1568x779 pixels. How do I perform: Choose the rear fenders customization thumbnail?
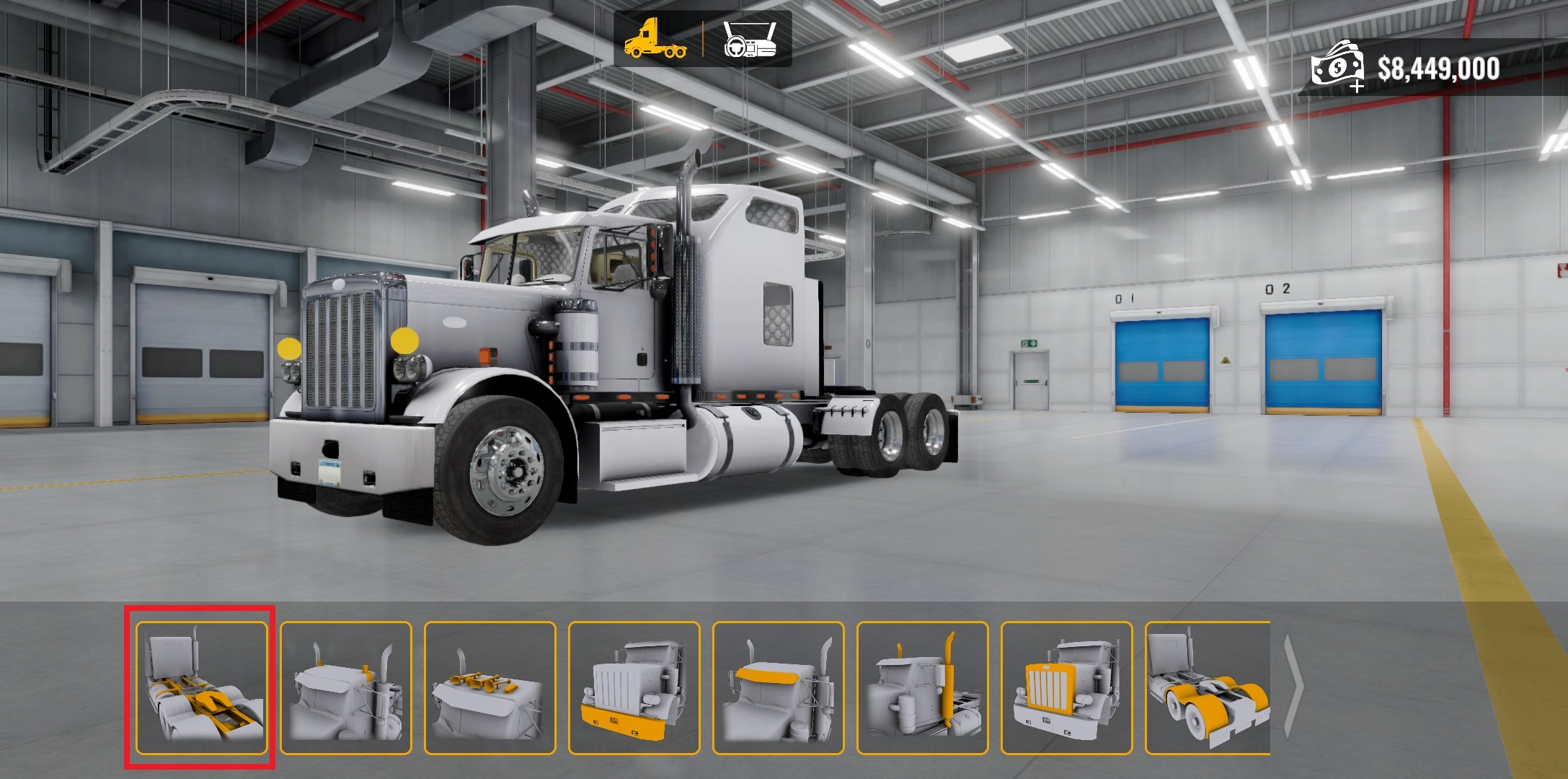tap(1208, 687)
